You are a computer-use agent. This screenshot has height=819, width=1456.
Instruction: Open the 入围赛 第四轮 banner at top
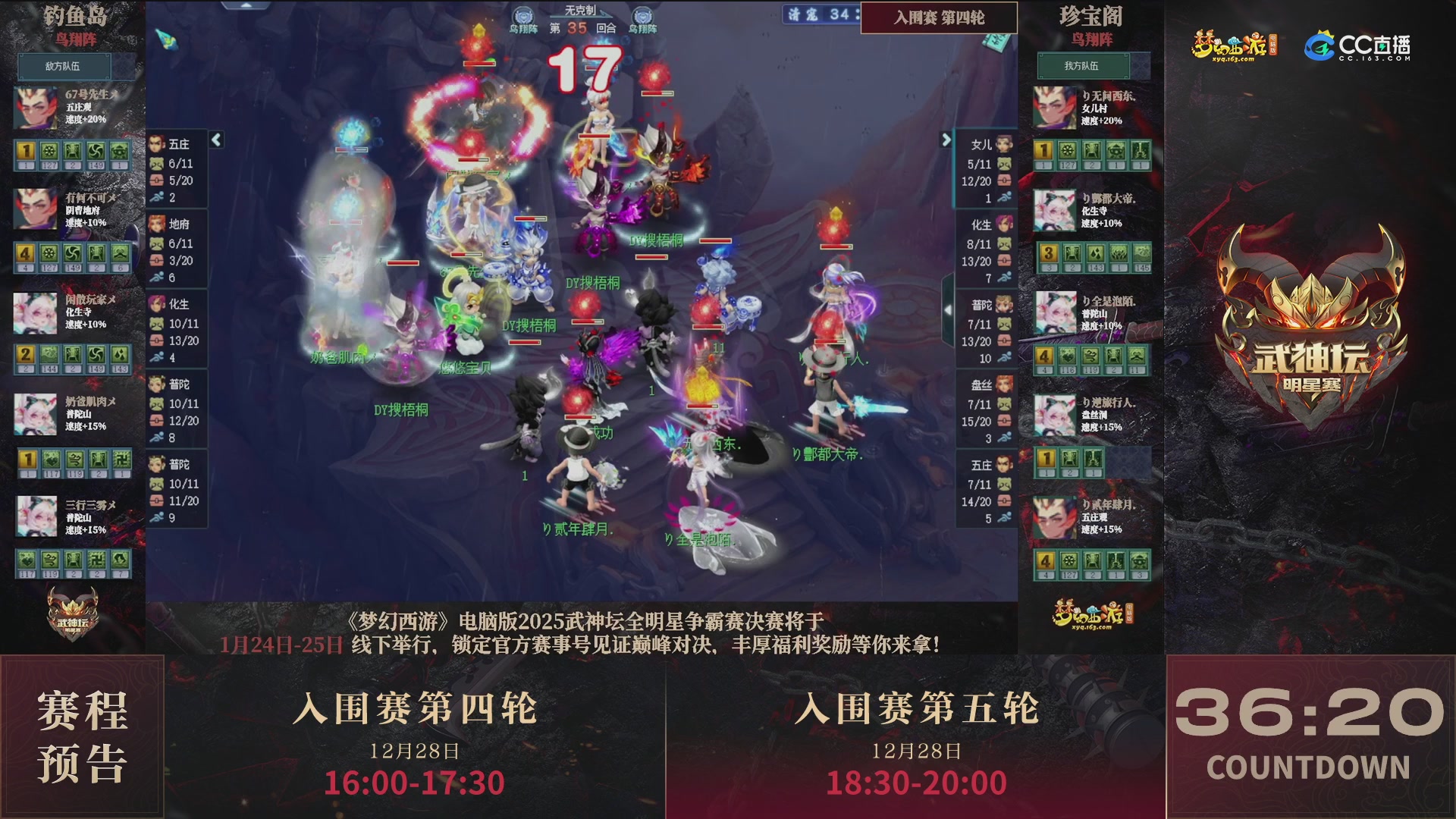coord(939,17)
